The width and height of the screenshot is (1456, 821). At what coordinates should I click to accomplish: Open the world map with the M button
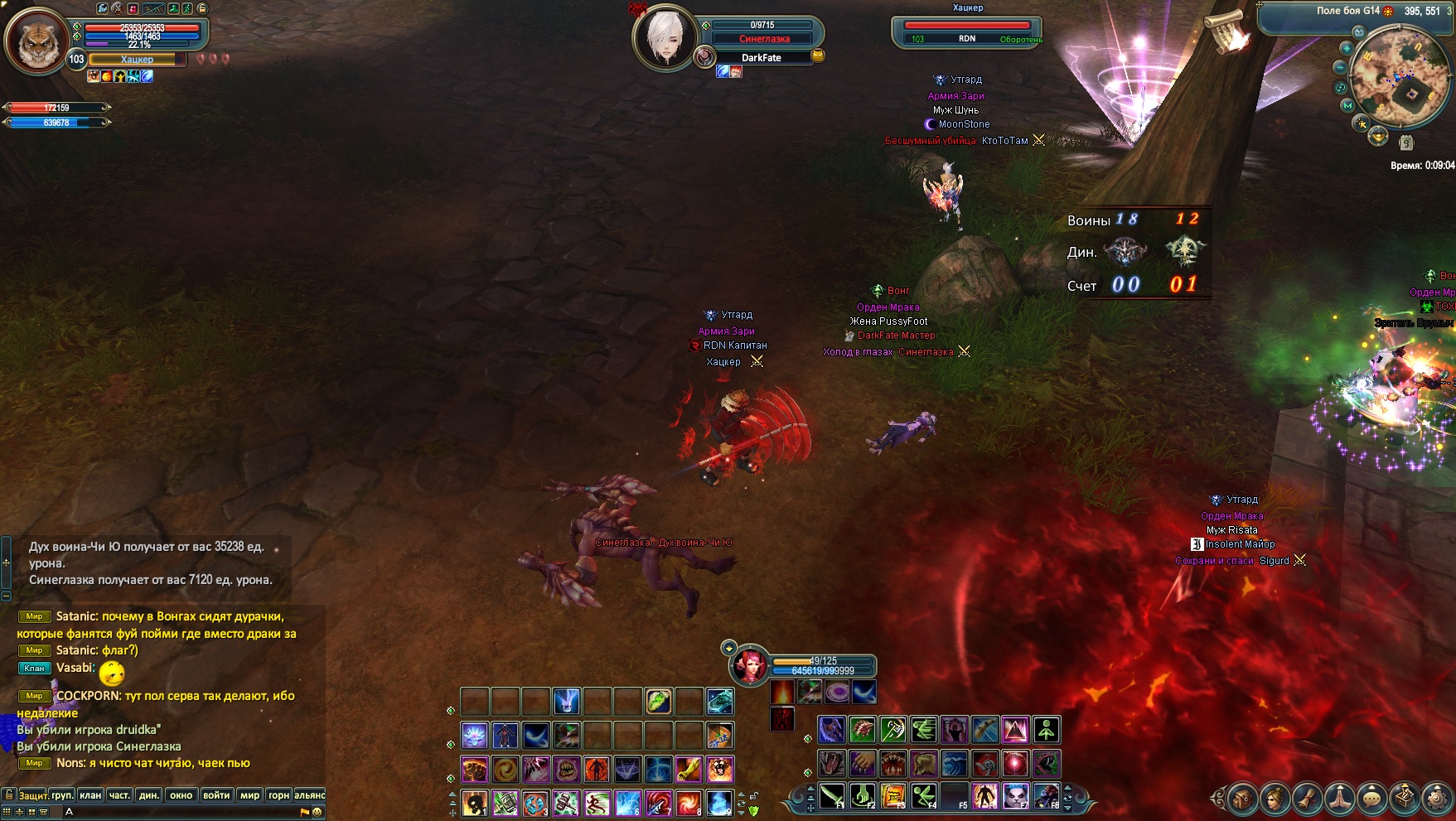click(x=1347, y=106)
